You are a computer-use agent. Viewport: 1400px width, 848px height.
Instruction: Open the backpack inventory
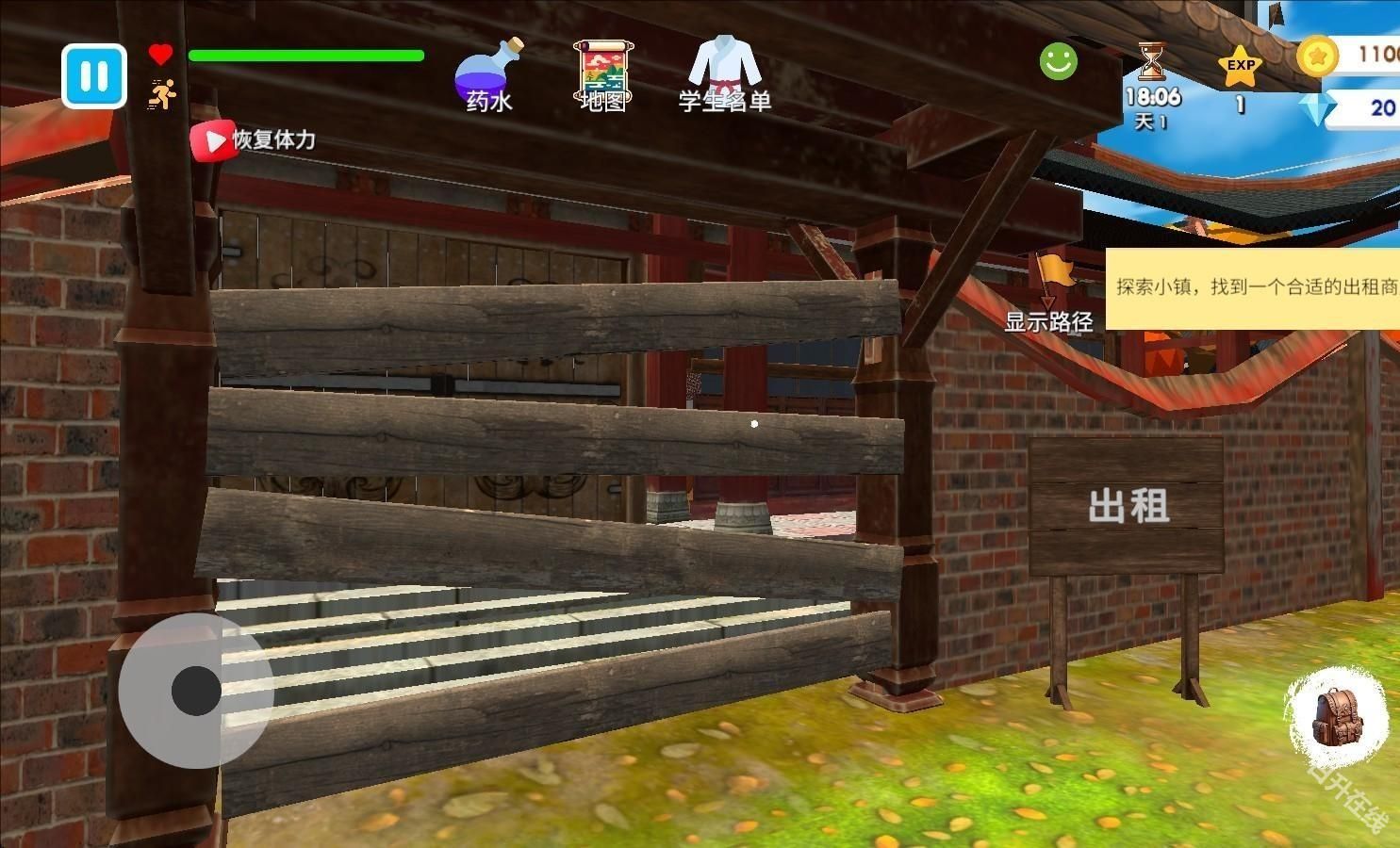1338,717
